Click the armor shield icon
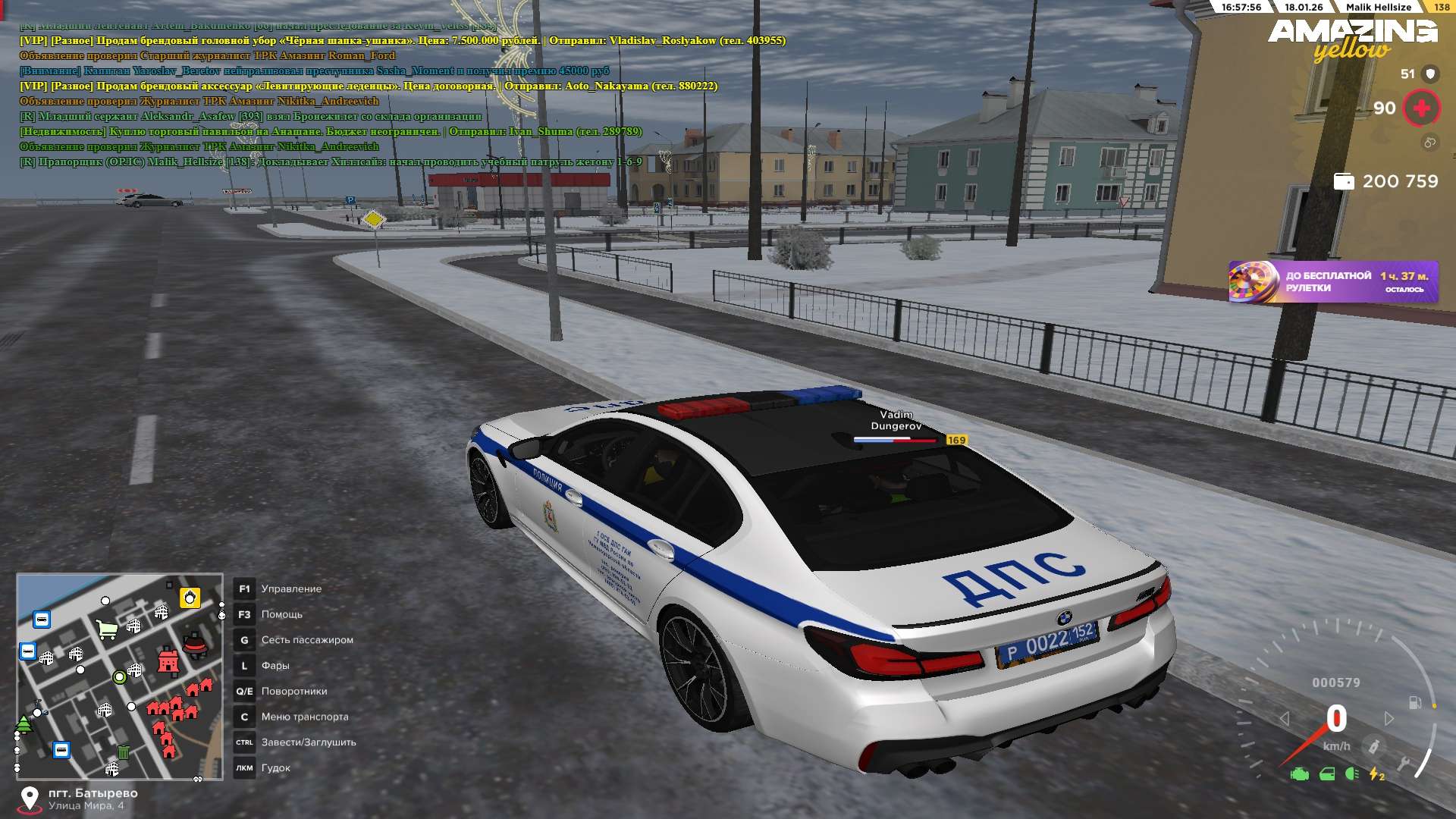This screenshot has height=819, width=1456. (1430, 74)
